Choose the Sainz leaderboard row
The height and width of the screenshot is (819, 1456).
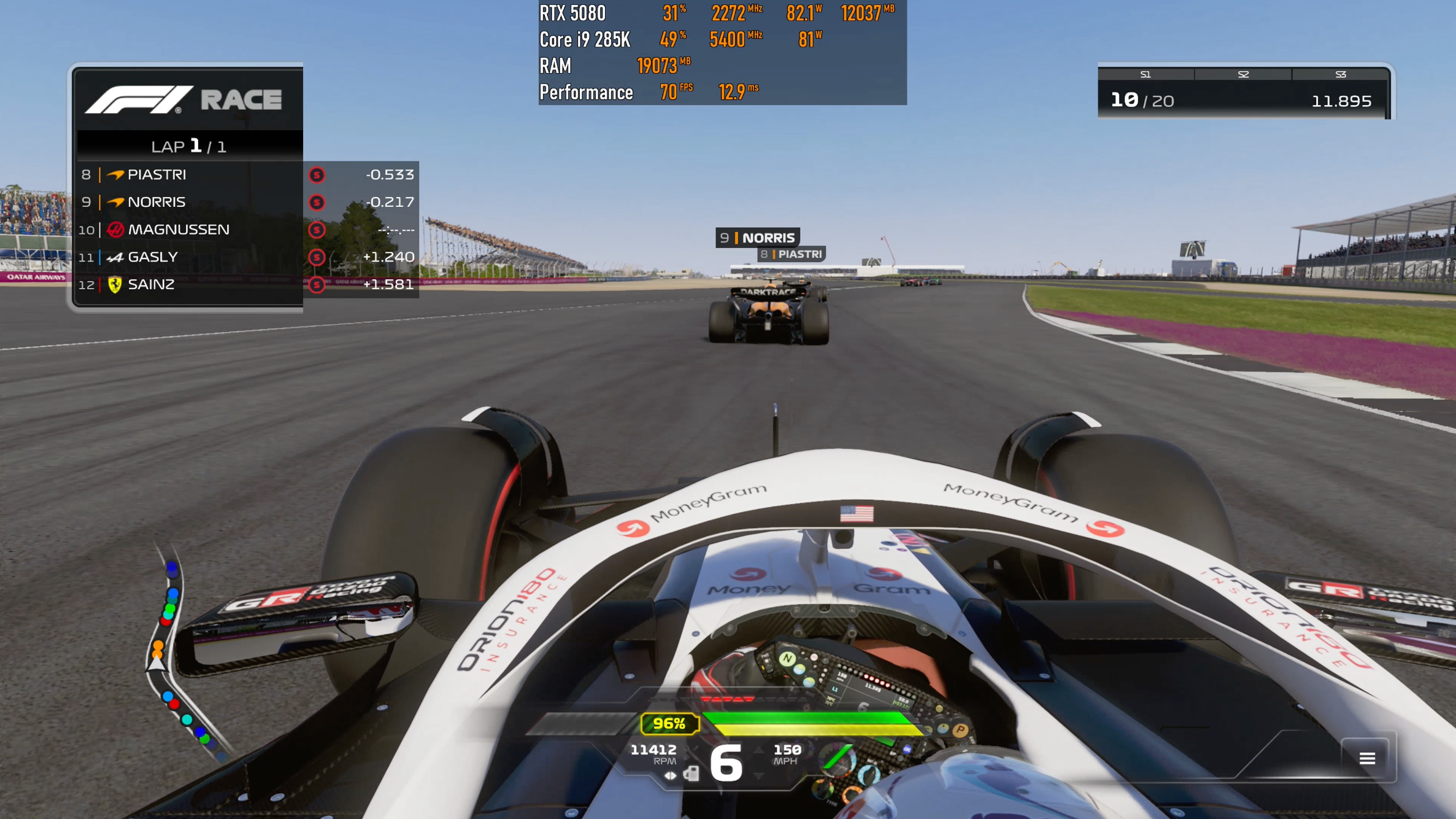click(245, 284)
